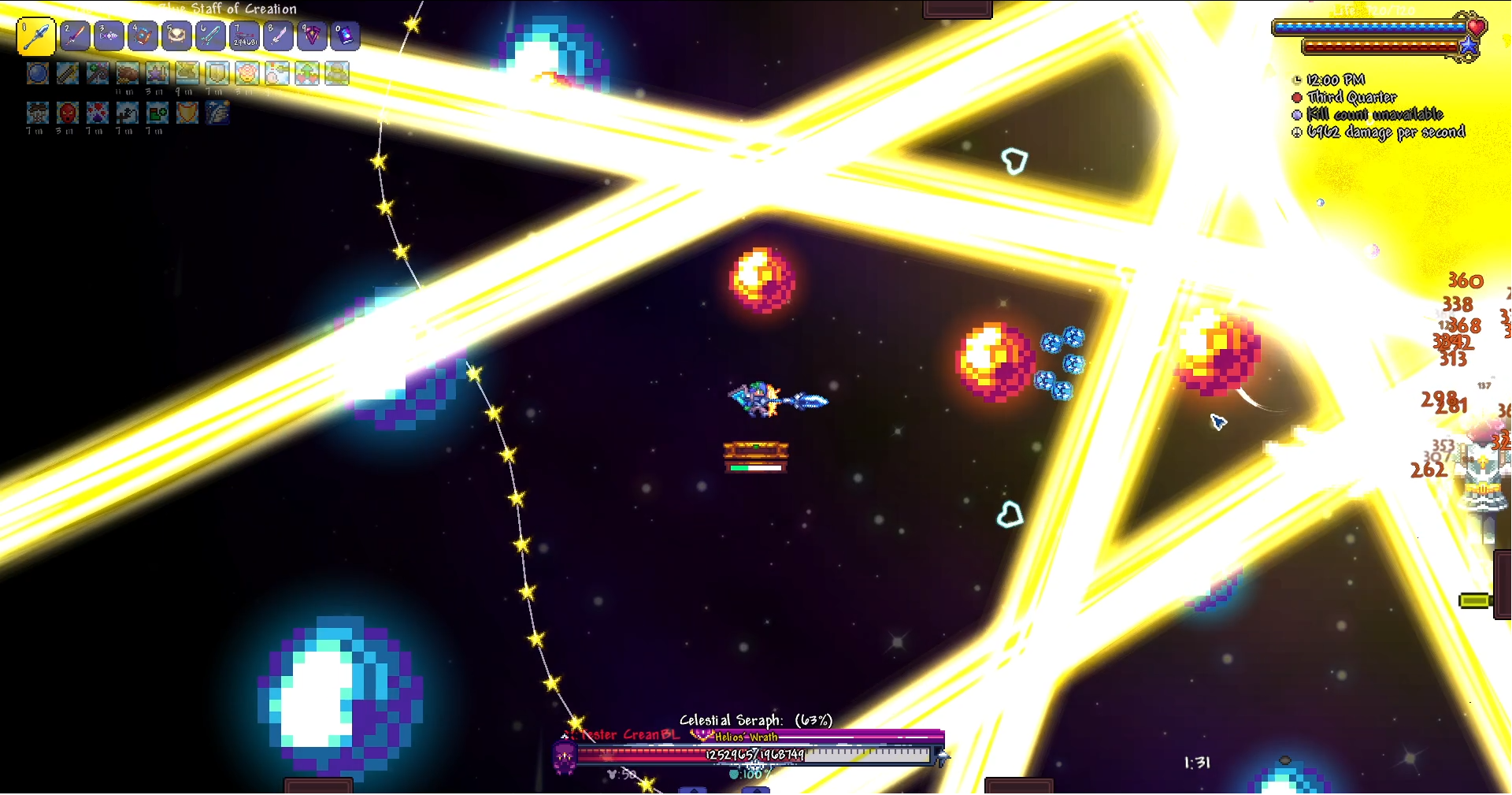Viewport: 1512px width, 795px height.
Task: Click the feathered wing buff icon
Action: pos(217,113)
